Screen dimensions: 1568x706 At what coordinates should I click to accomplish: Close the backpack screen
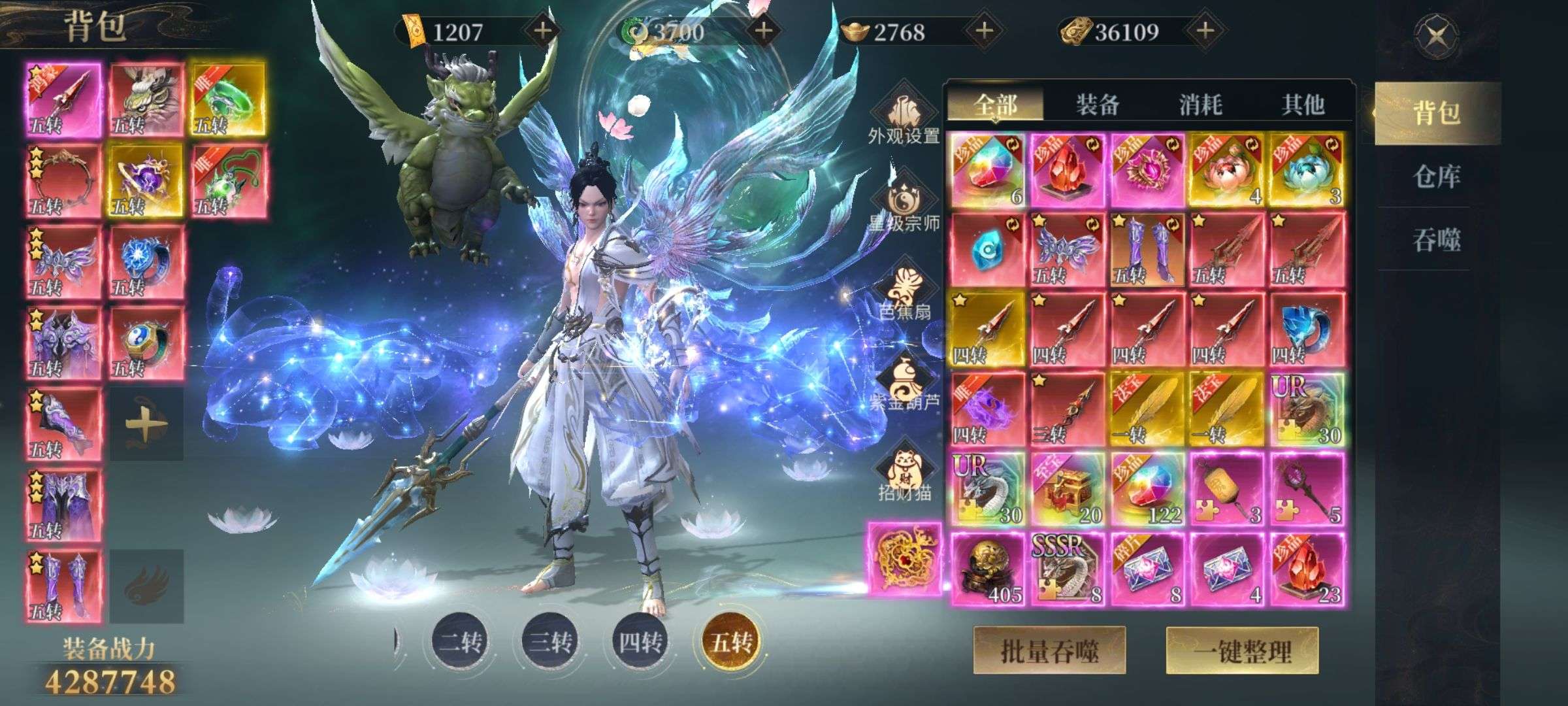tap(1436, 35)
